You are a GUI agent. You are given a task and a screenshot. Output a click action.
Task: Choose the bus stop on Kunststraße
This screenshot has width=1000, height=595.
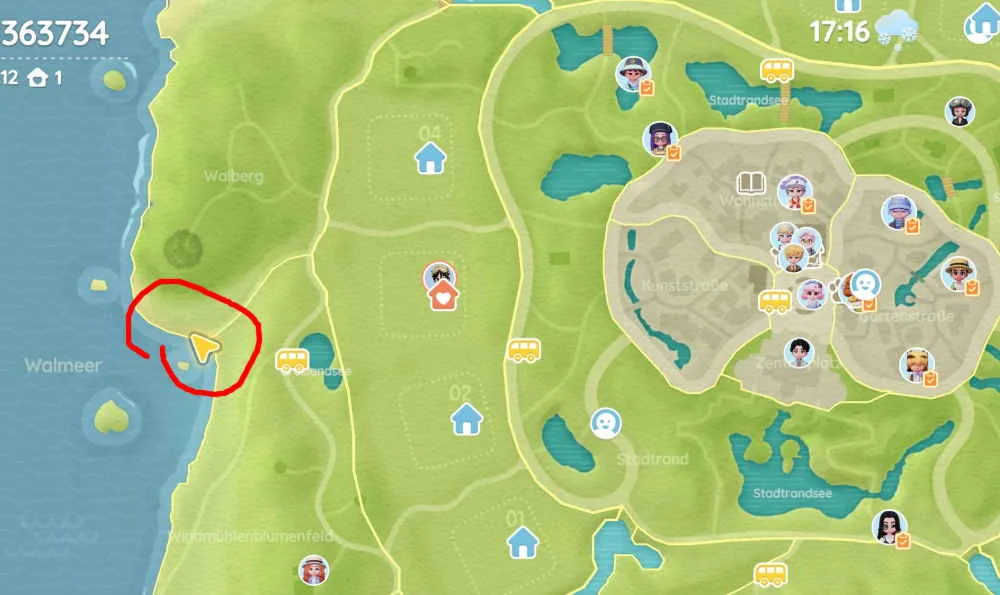[774, 301]
